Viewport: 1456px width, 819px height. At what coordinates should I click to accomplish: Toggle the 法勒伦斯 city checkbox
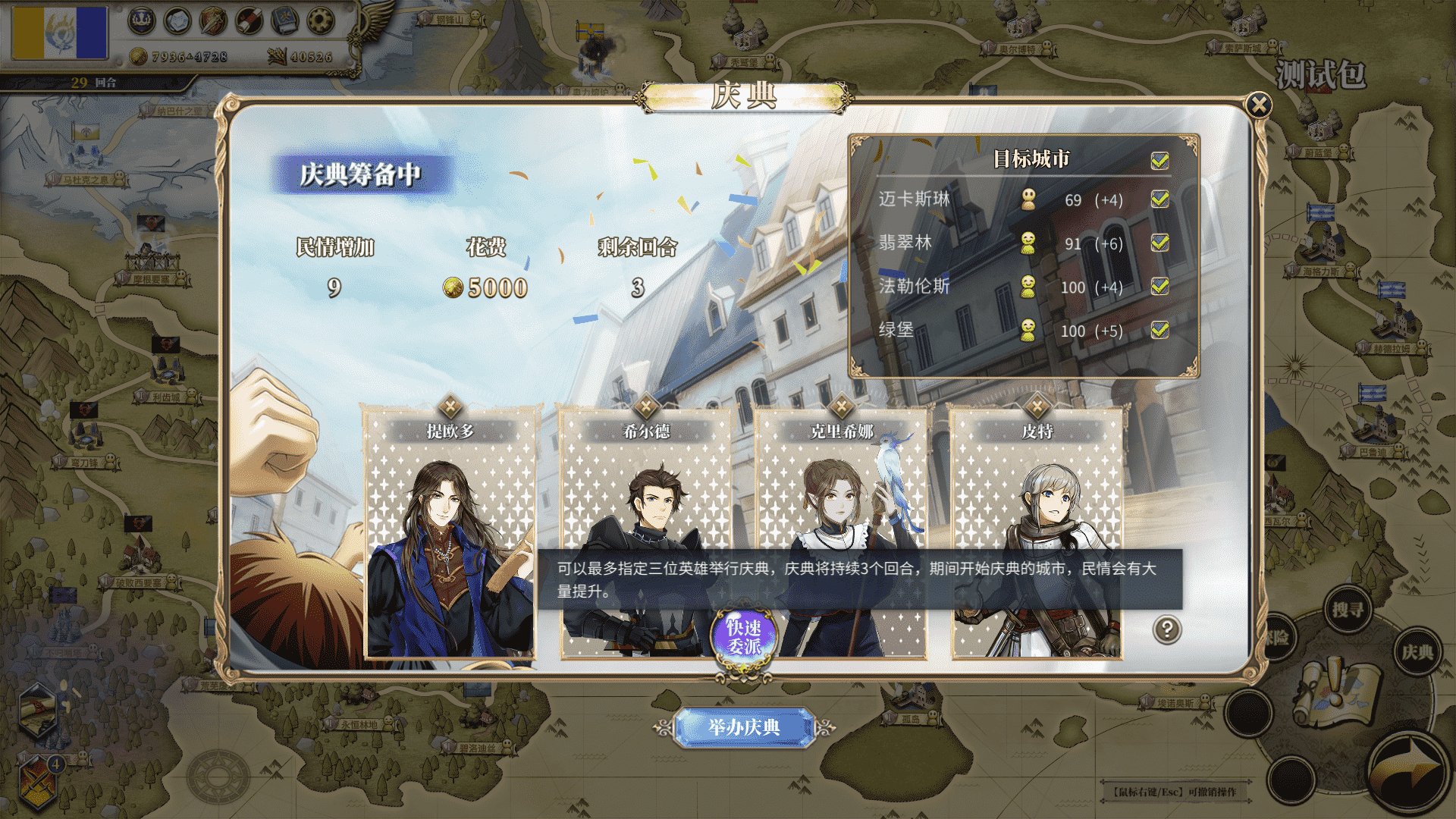coord(1159,287)
